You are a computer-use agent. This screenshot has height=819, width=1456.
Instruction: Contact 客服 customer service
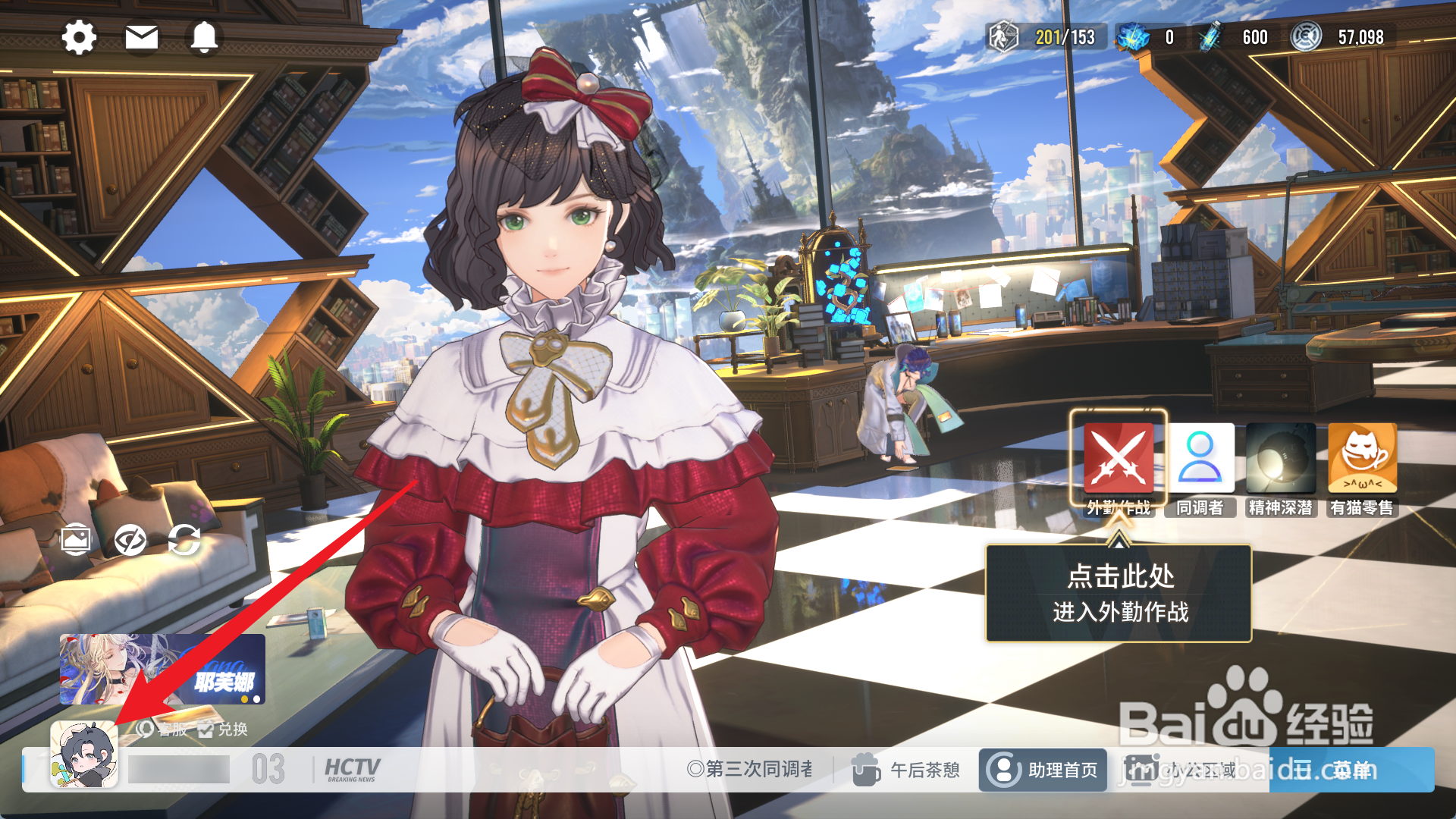162,730
